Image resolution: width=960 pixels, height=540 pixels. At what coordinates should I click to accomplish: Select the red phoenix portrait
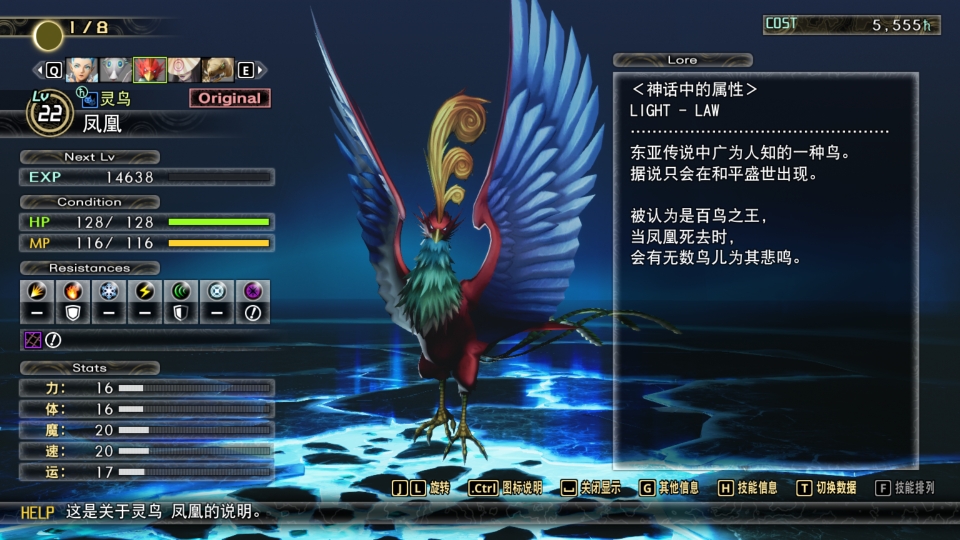(x=150, y=70)
